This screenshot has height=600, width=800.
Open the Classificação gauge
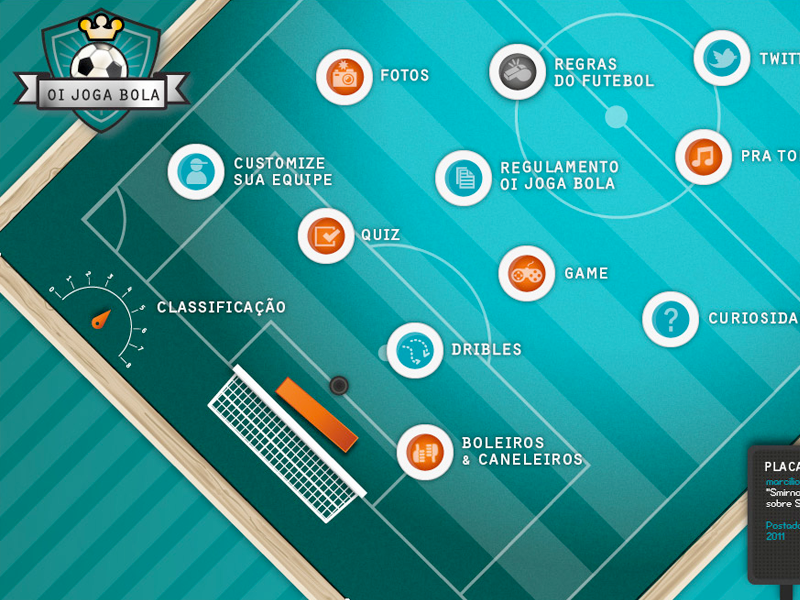pos(100,318)
